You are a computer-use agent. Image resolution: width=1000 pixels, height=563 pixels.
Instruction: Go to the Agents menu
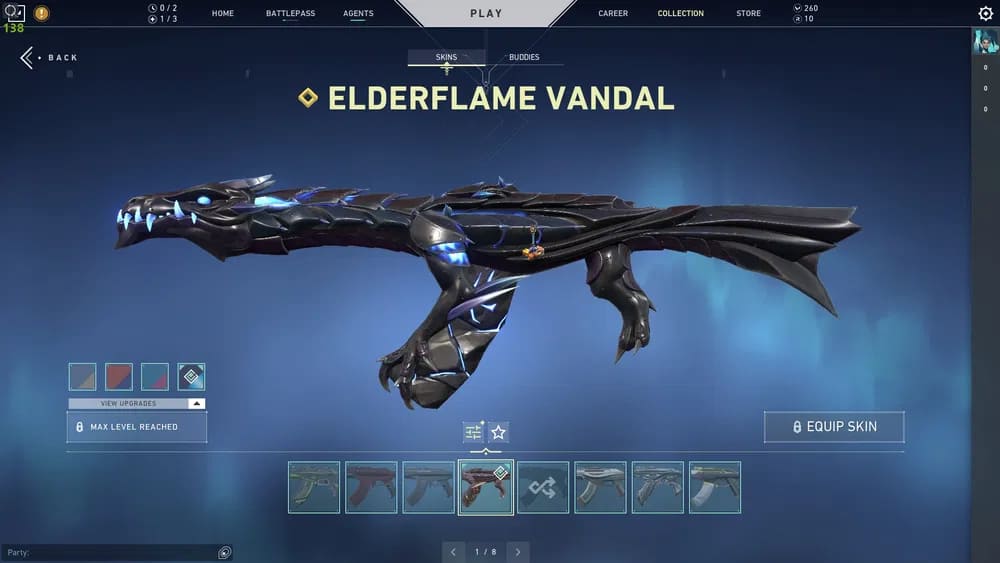pos(358,14)
